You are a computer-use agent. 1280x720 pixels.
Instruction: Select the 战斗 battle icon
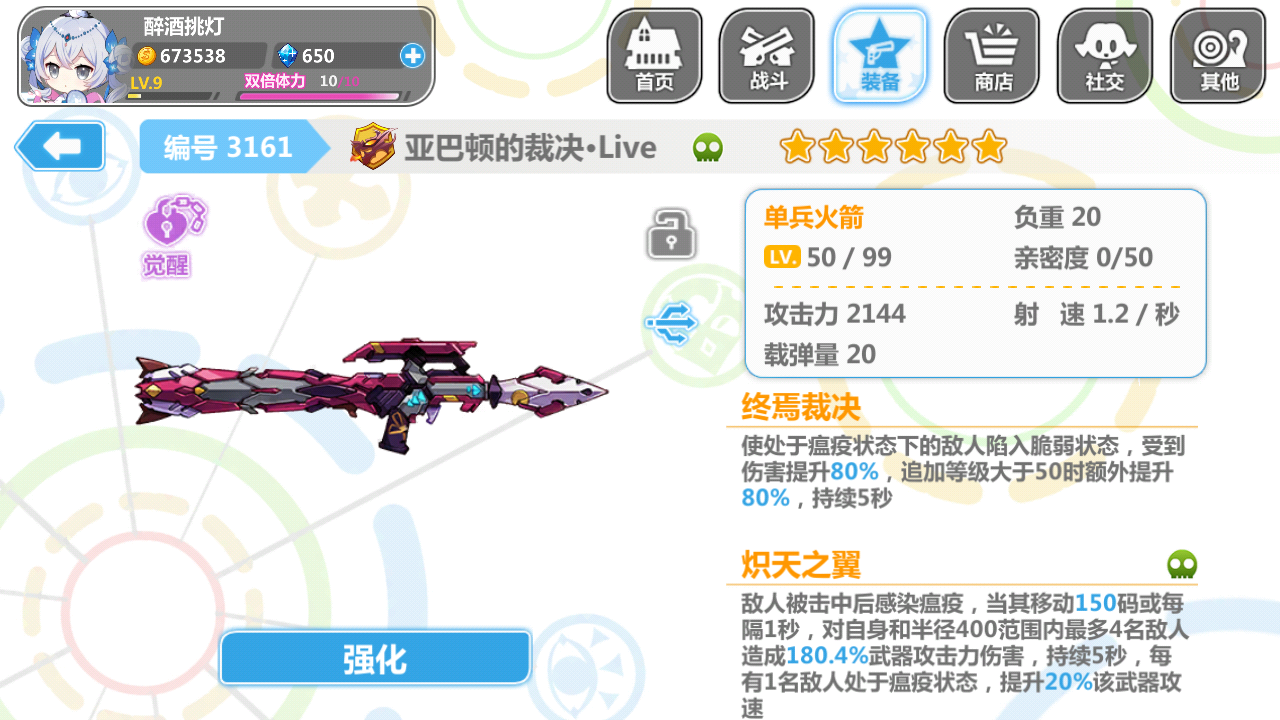tap(767, 55)
